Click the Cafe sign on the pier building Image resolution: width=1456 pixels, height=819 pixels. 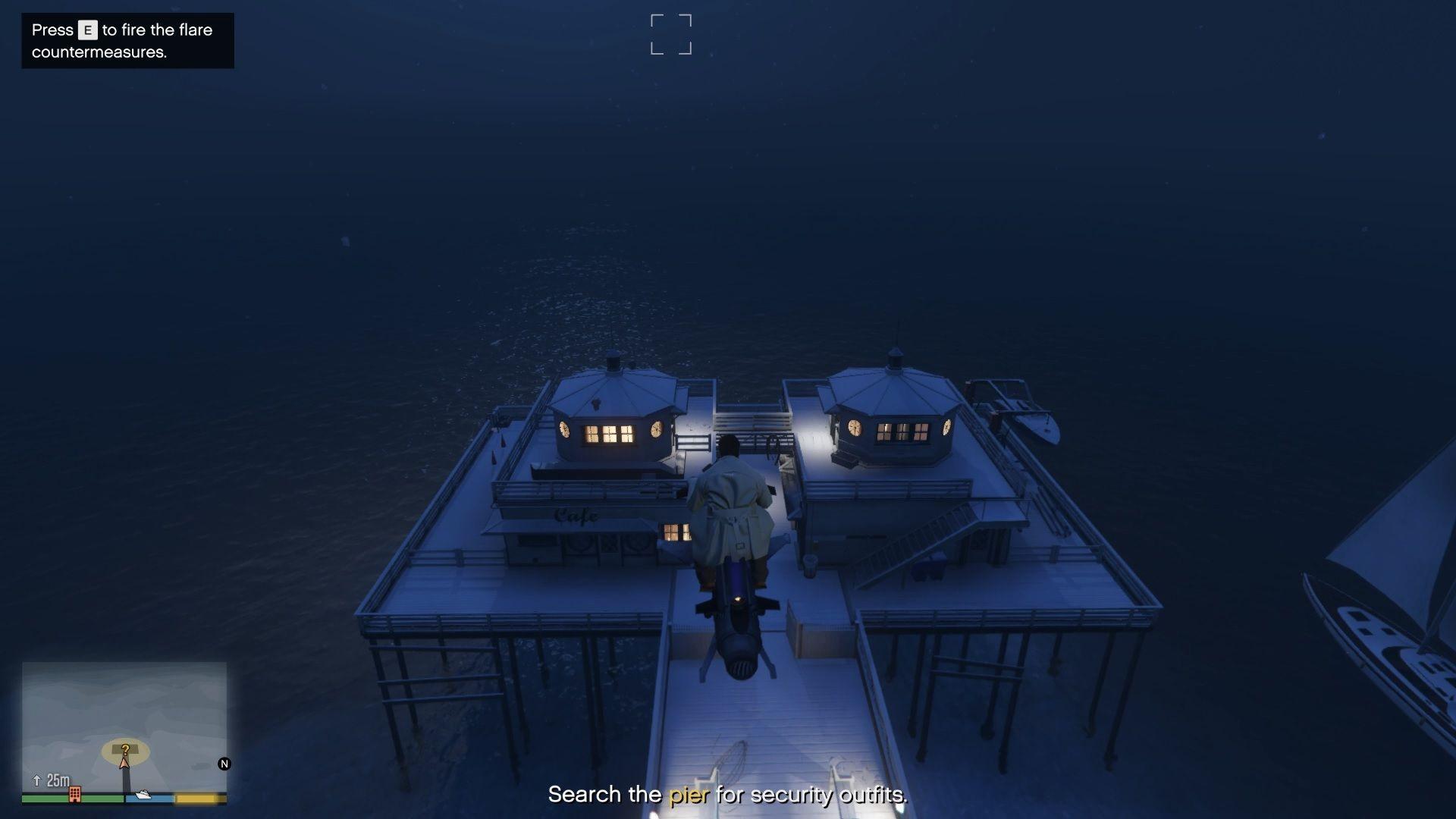tap(576, 516)
